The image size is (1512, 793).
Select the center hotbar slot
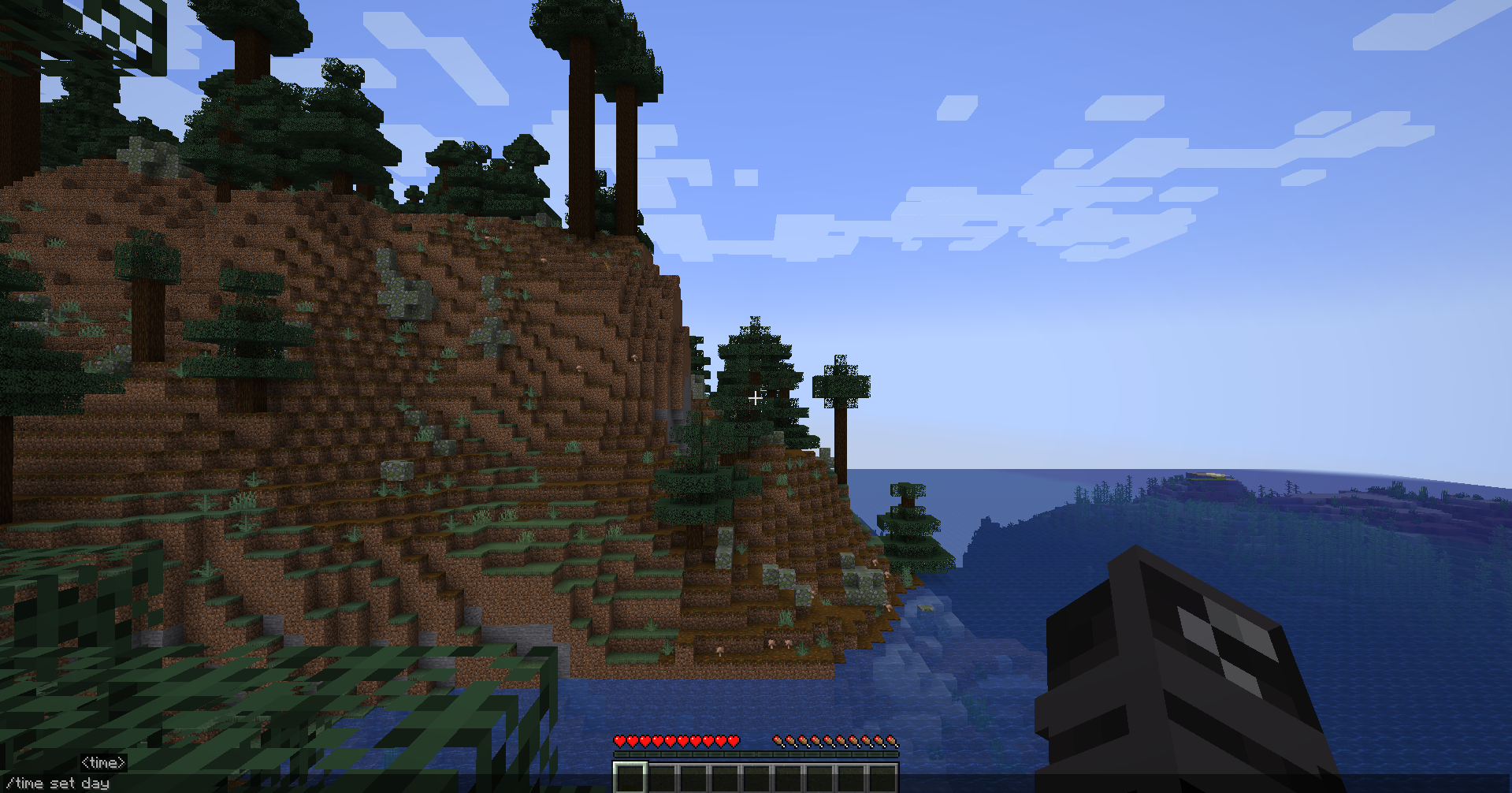tap(756, 776)
